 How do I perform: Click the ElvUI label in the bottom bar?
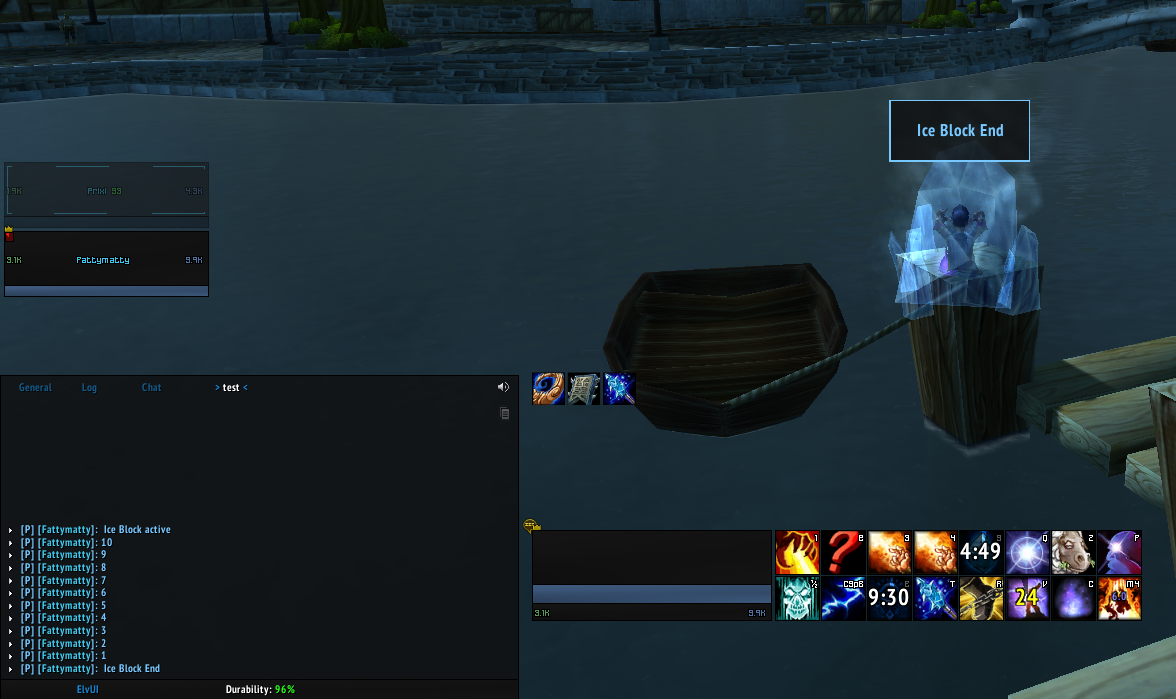click(88, 690)
